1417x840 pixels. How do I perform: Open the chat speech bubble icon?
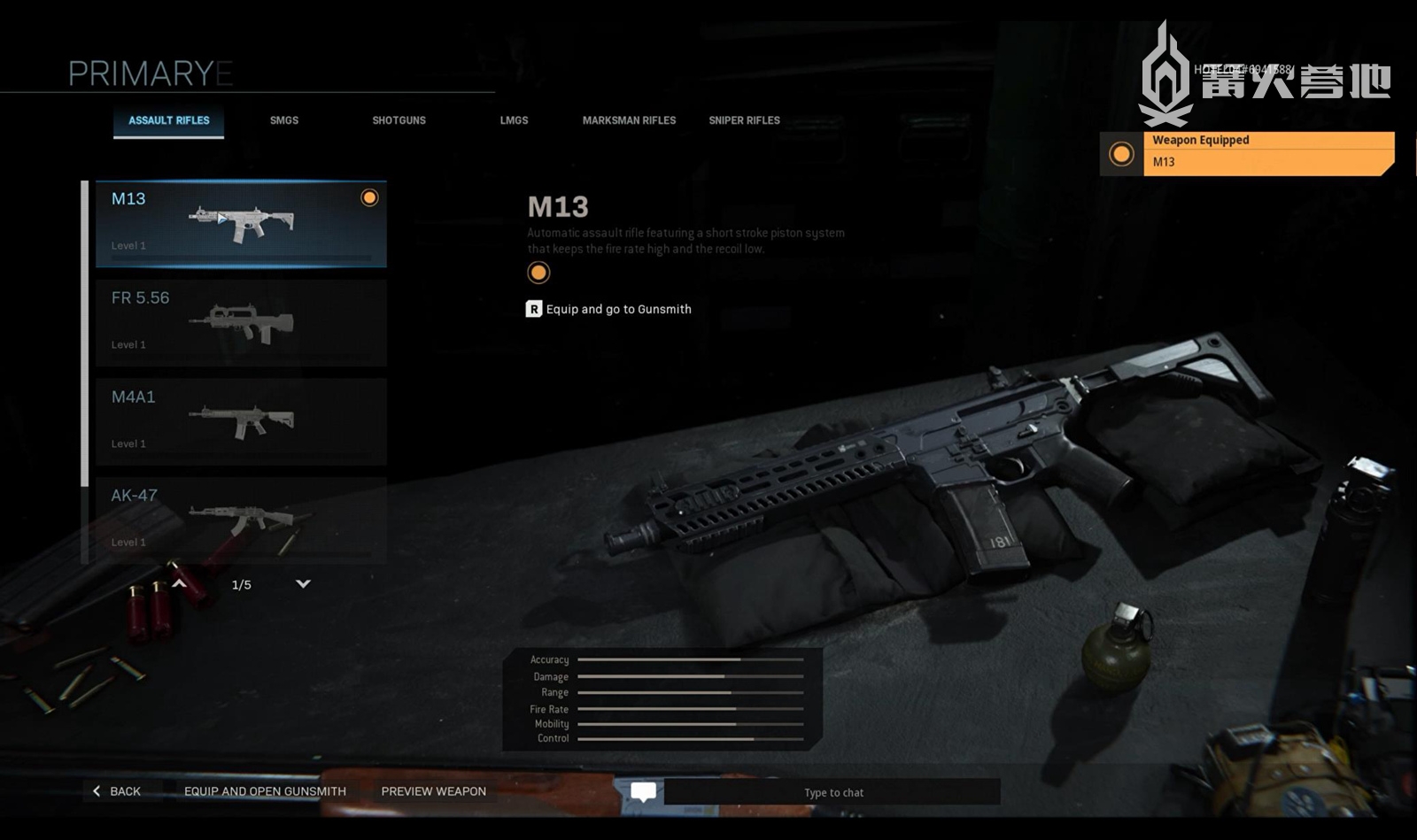tap(644, 791)
